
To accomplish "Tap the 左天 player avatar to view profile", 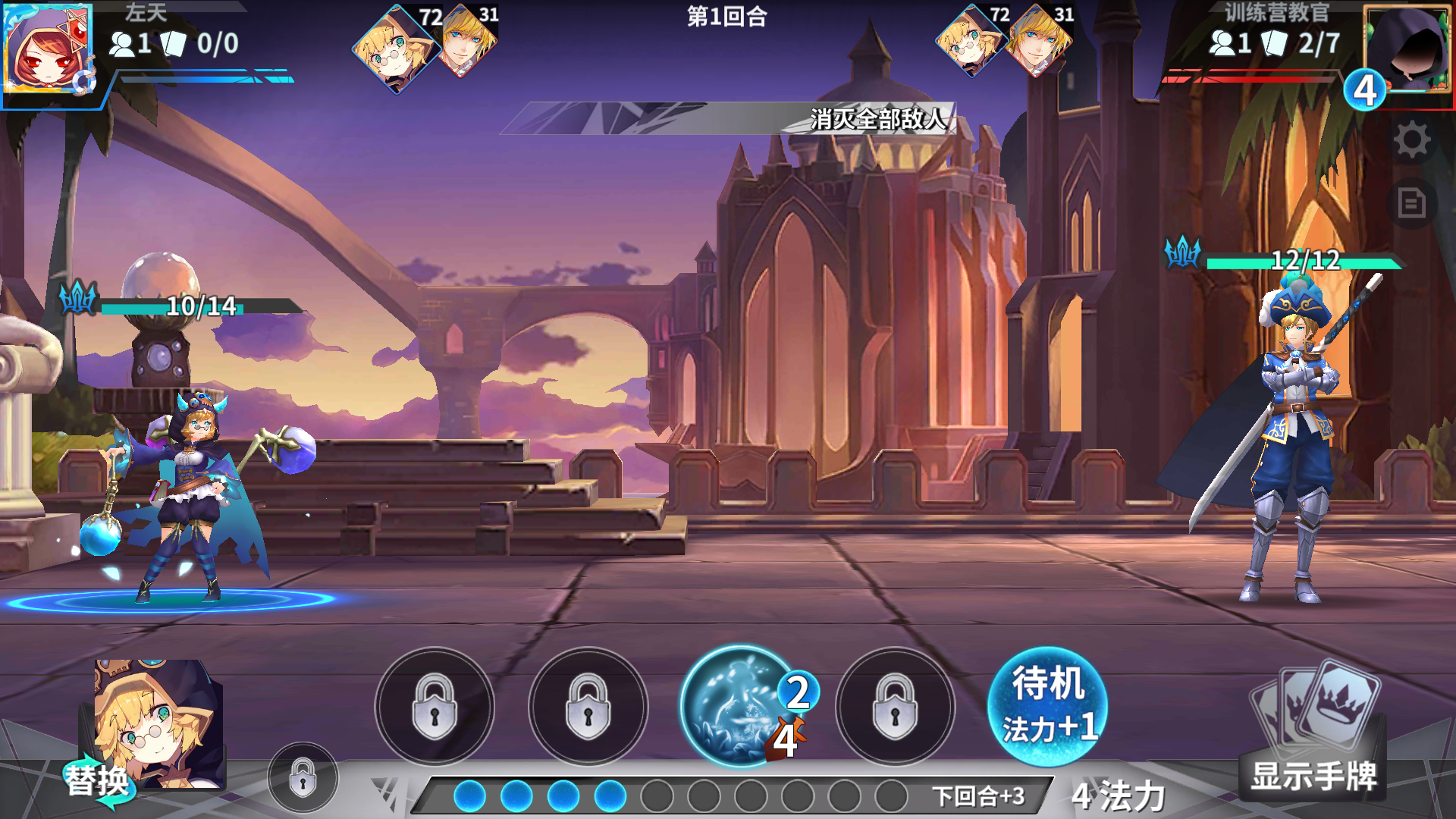I will tap(49, 49).
